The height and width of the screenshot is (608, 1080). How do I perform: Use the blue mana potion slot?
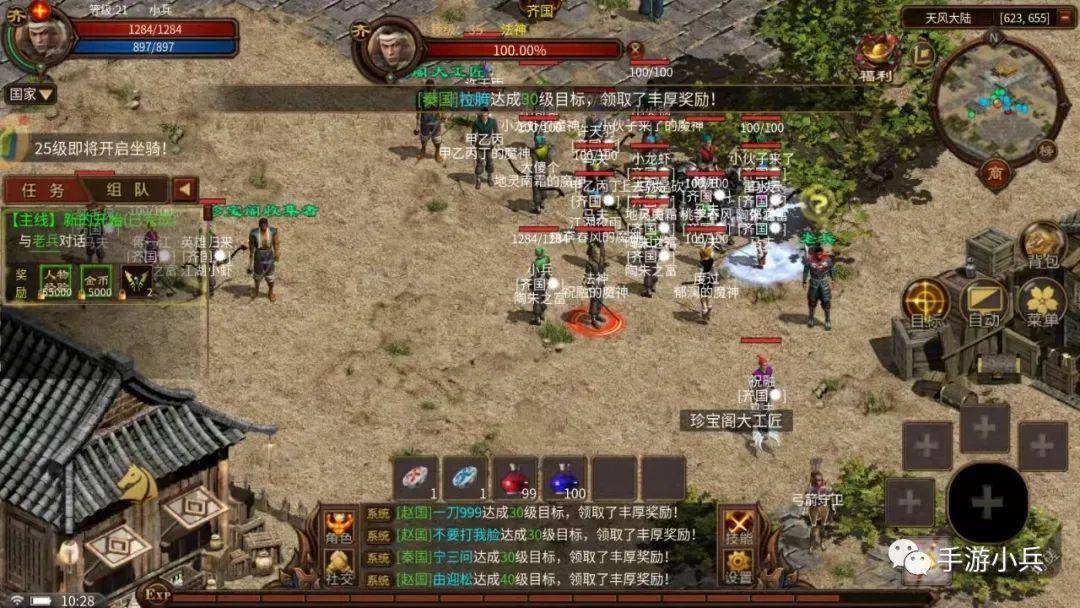pyautogui.click(x=564, y=478)
